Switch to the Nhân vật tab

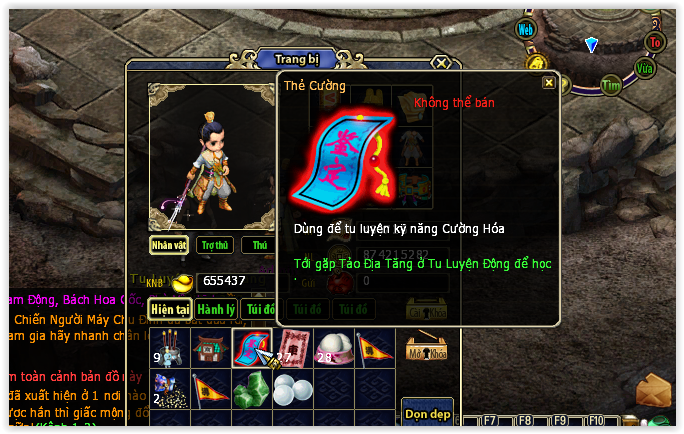coord(169,245)
